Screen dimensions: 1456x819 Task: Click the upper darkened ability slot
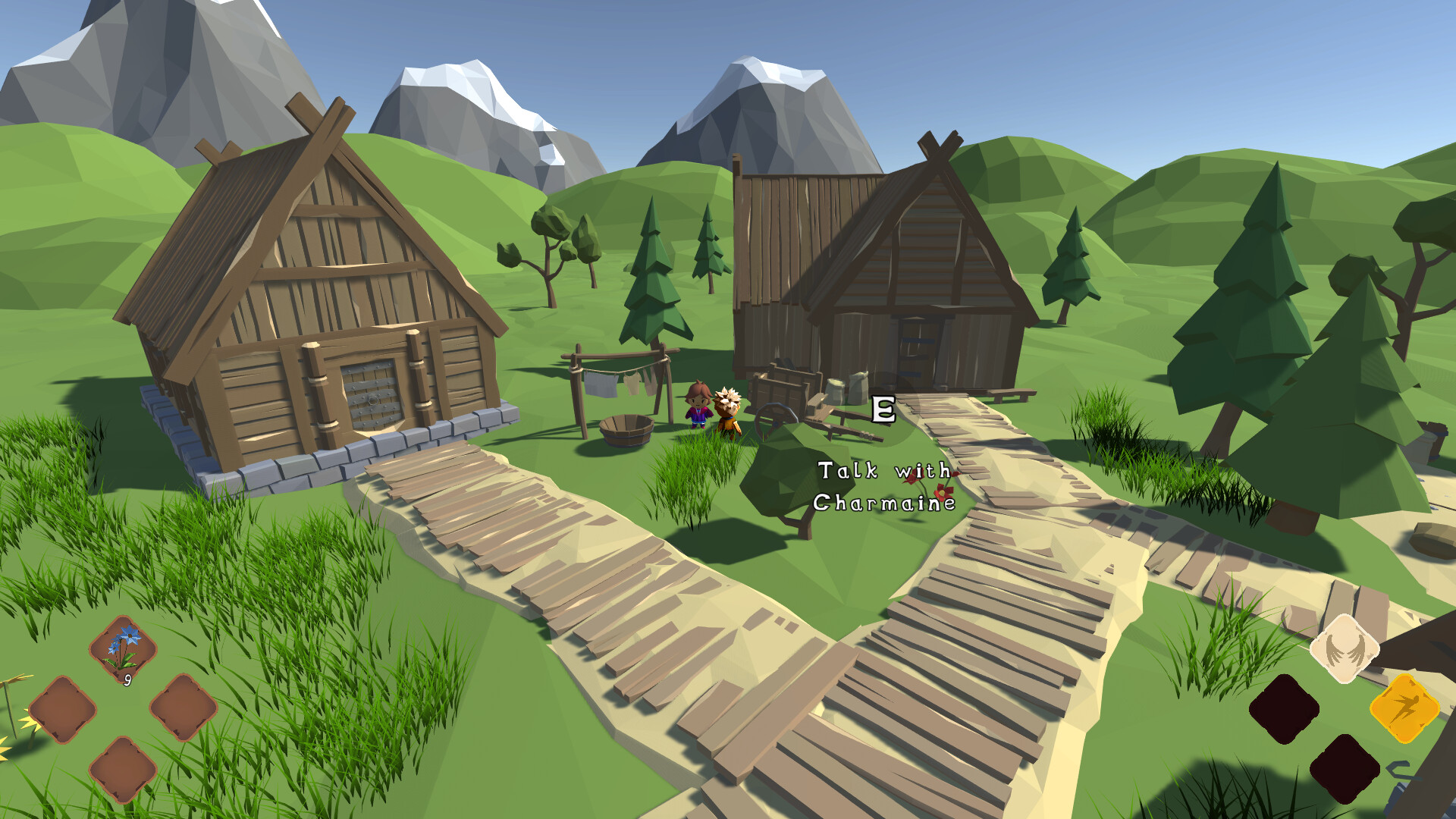pos(1285,707)
